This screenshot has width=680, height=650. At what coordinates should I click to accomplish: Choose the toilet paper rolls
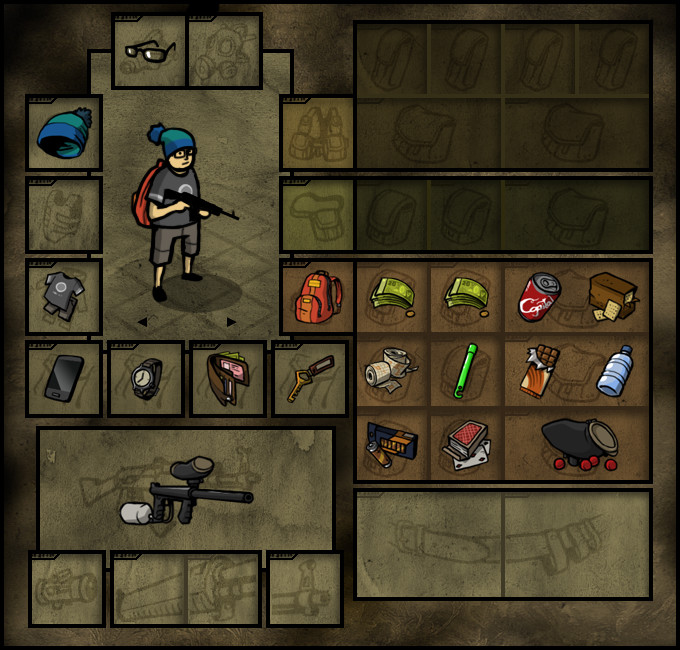click(x=392, y=372)
